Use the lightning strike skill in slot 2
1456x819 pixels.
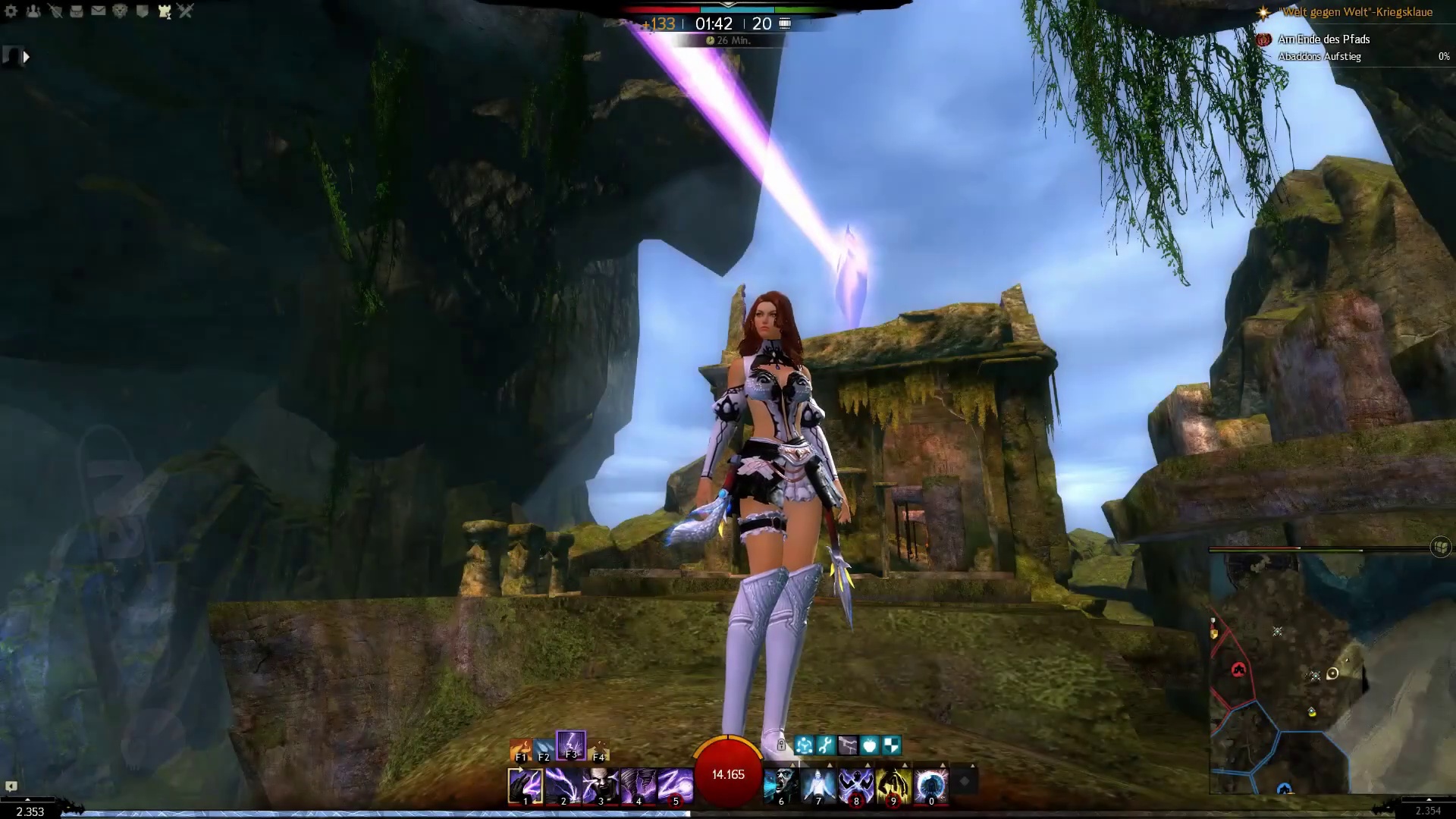pyautogui.click(x=563, y=786)
